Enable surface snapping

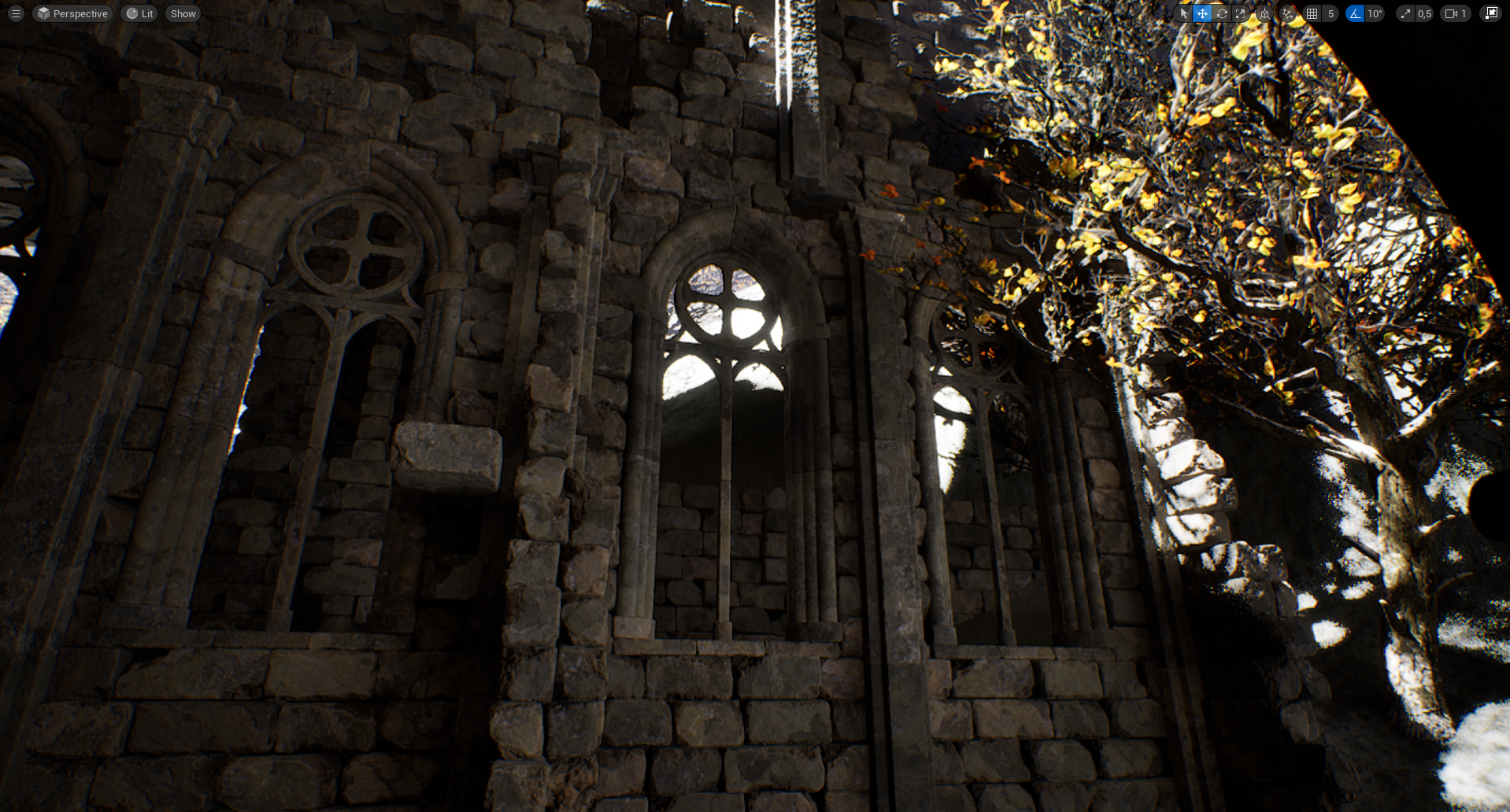click(1286, 13)
